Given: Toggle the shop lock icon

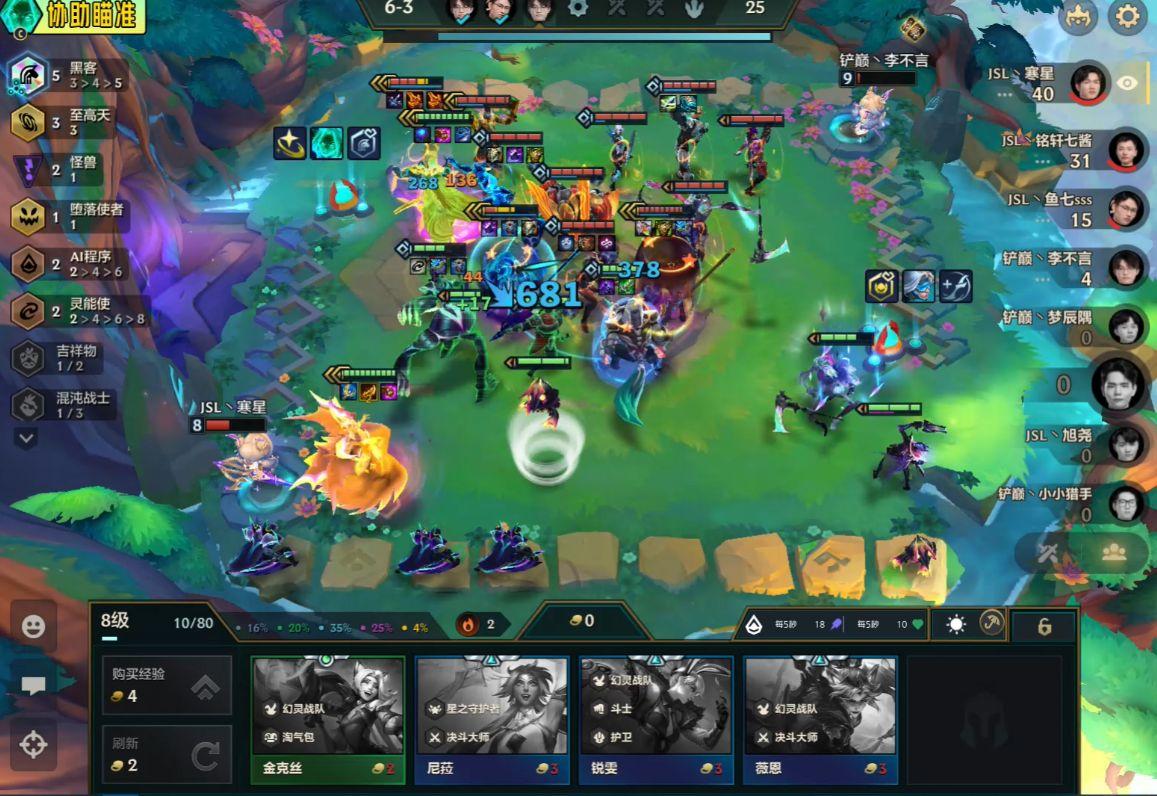Looking at the screenshot, I should [x=1044, y=627].
